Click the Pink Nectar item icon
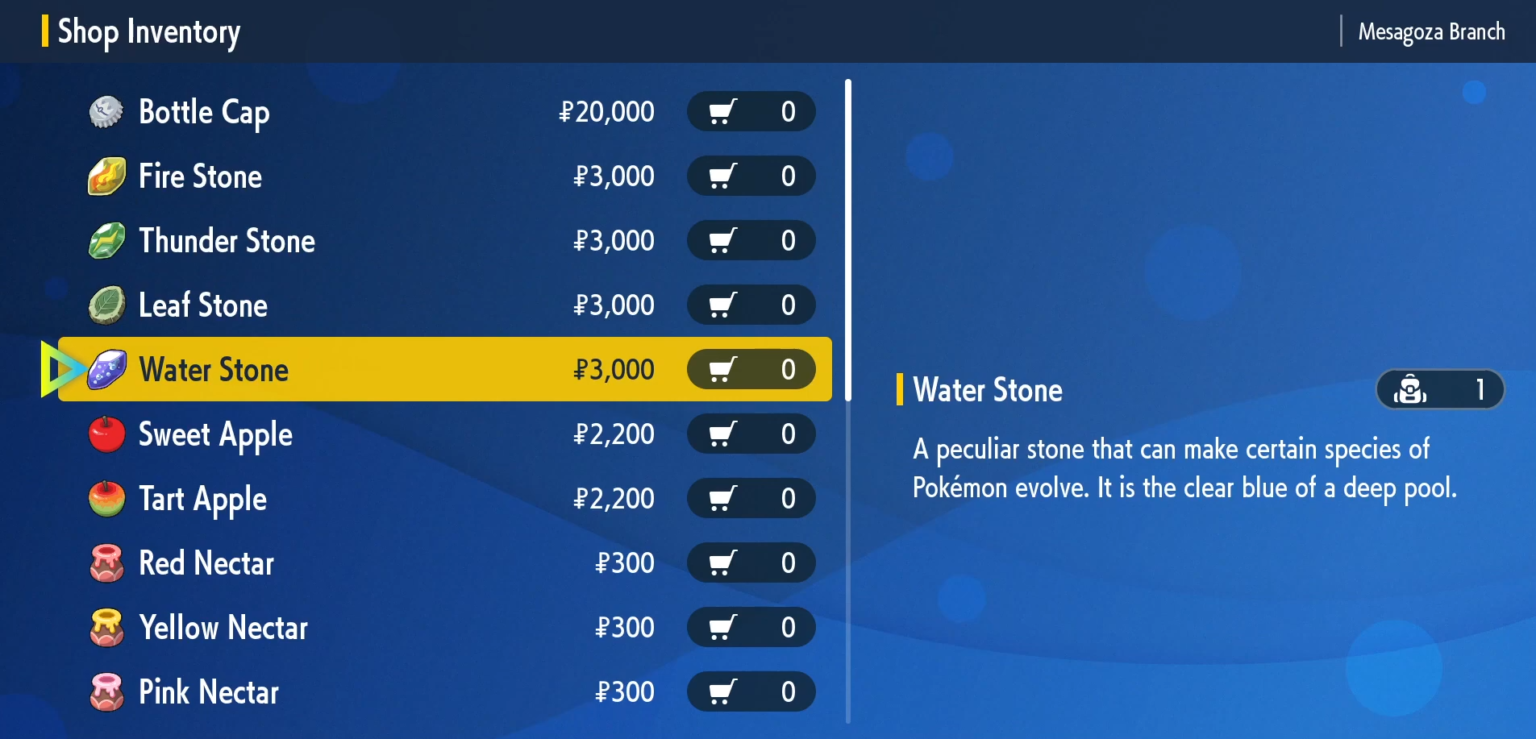This screenshot has height=739, width=1536. [106, 692]
